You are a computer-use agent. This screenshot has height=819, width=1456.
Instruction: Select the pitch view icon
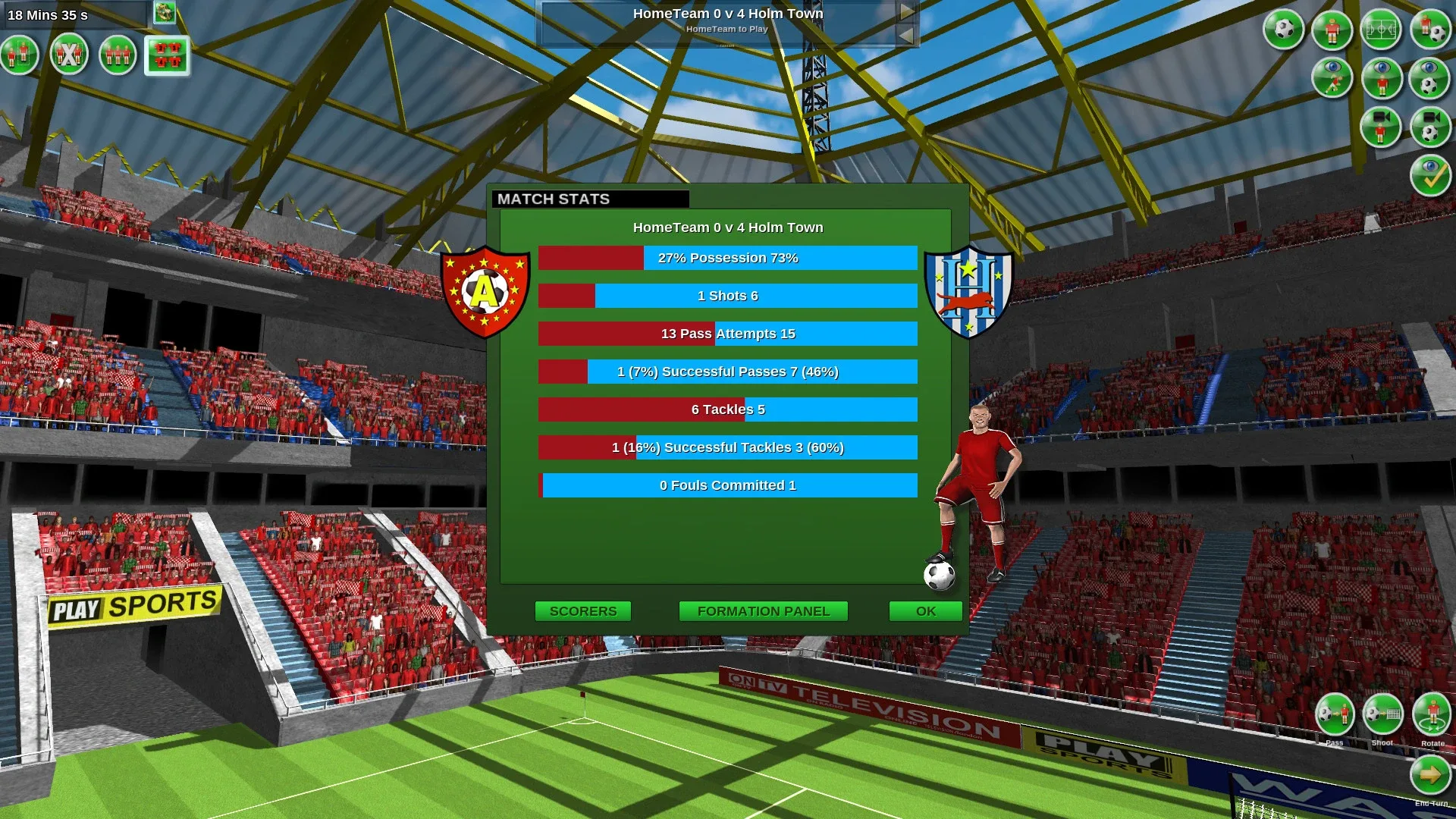click(x=1381, y=30)
